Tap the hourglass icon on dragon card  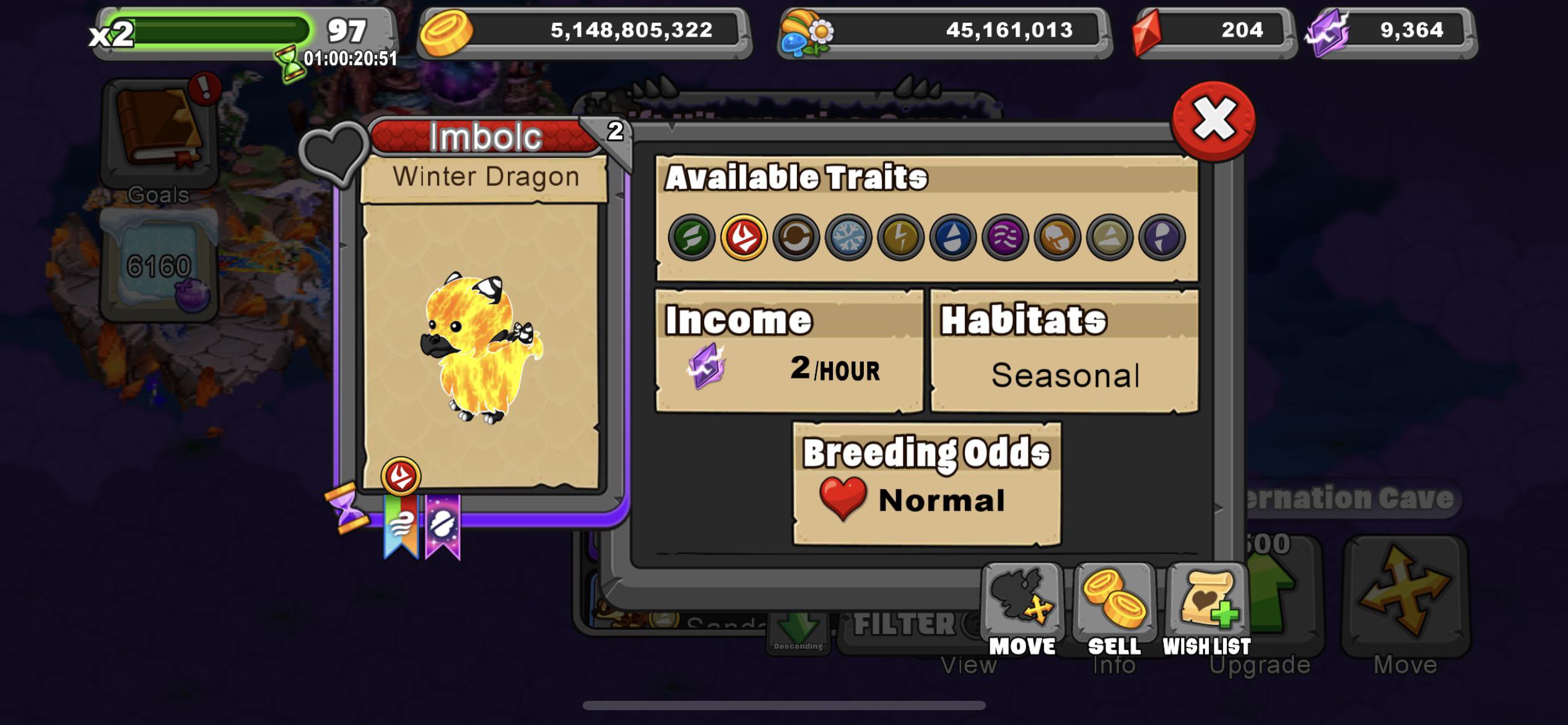[347, 508]
